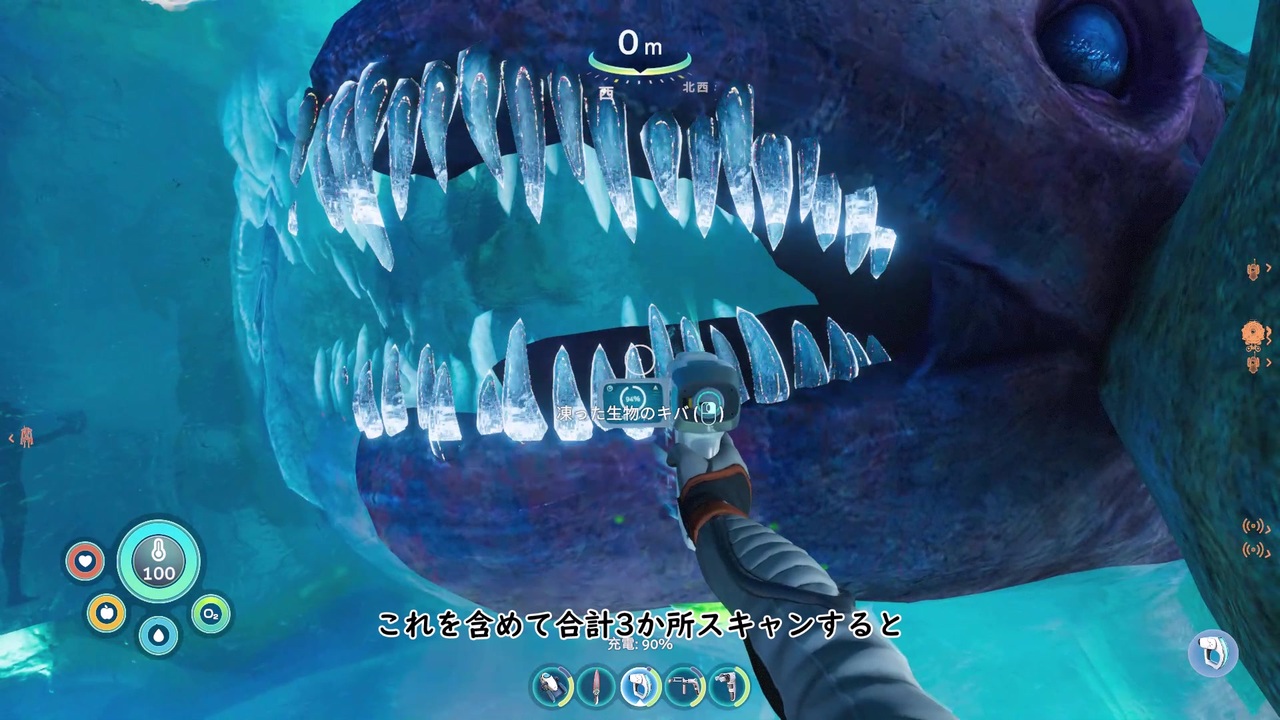Expand the left-edge notification chevron

[11, 437]
